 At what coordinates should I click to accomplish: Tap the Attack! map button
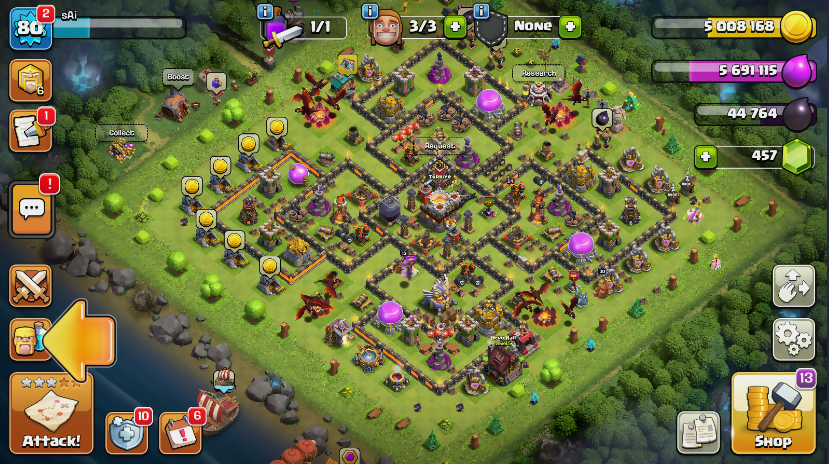coord(51,413)
